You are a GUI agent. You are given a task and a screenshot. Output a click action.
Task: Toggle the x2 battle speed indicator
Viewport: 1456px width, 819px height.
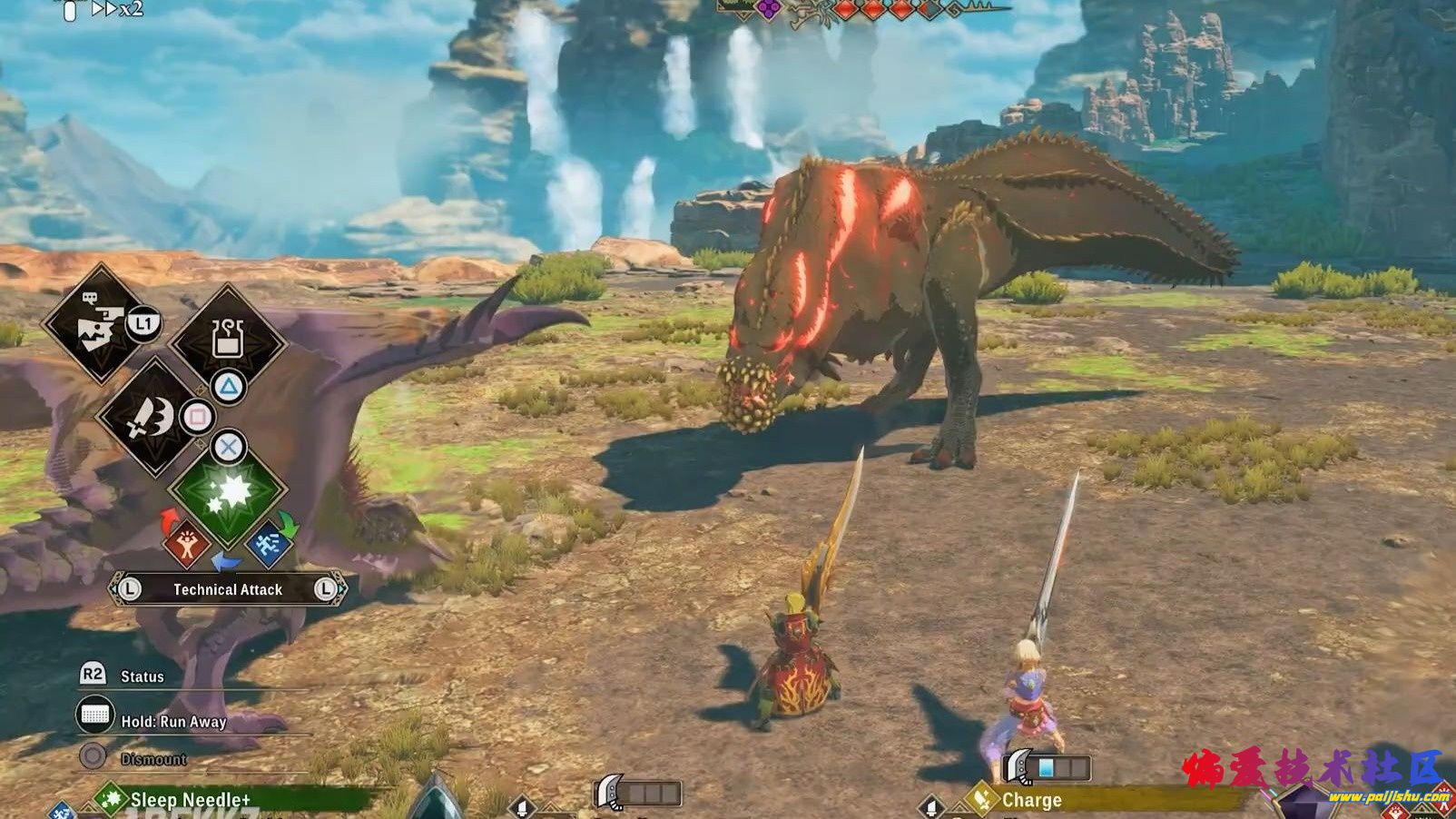118,9
